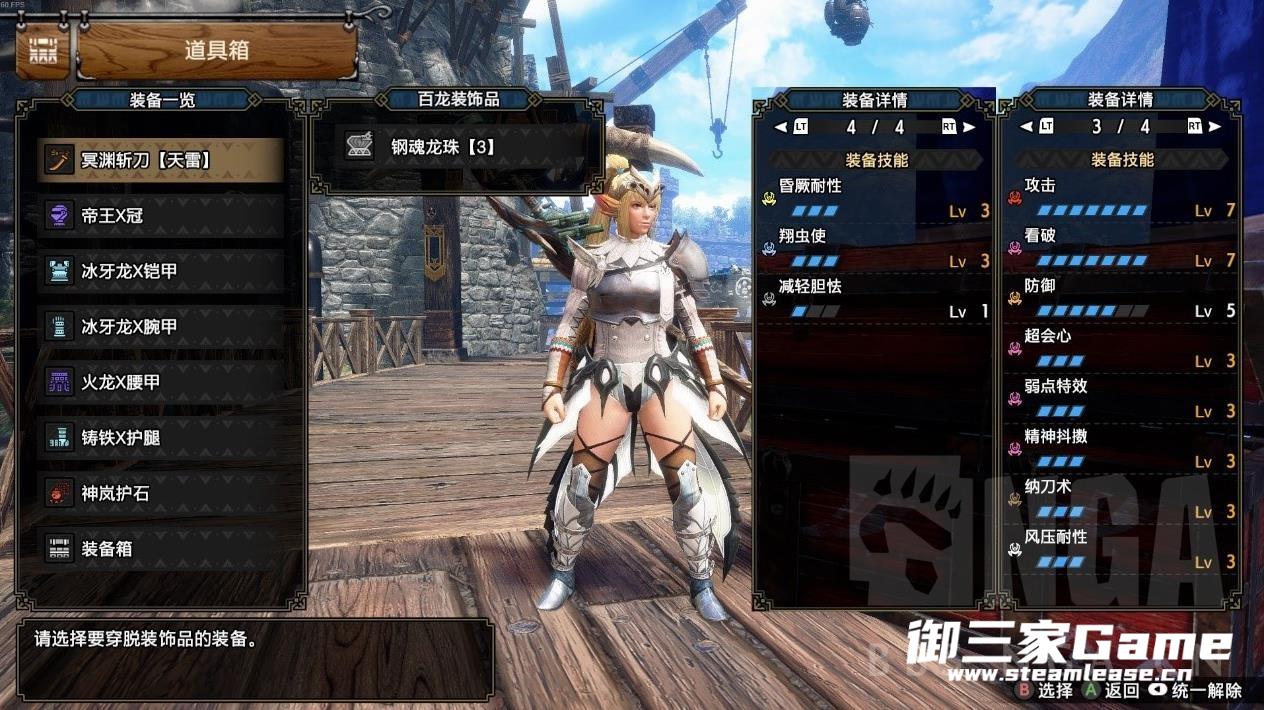Select the 冥渊斩刀【天雷】 weapon row
This screenshot has height=710, width=1264.
click(x=160, y=160)
